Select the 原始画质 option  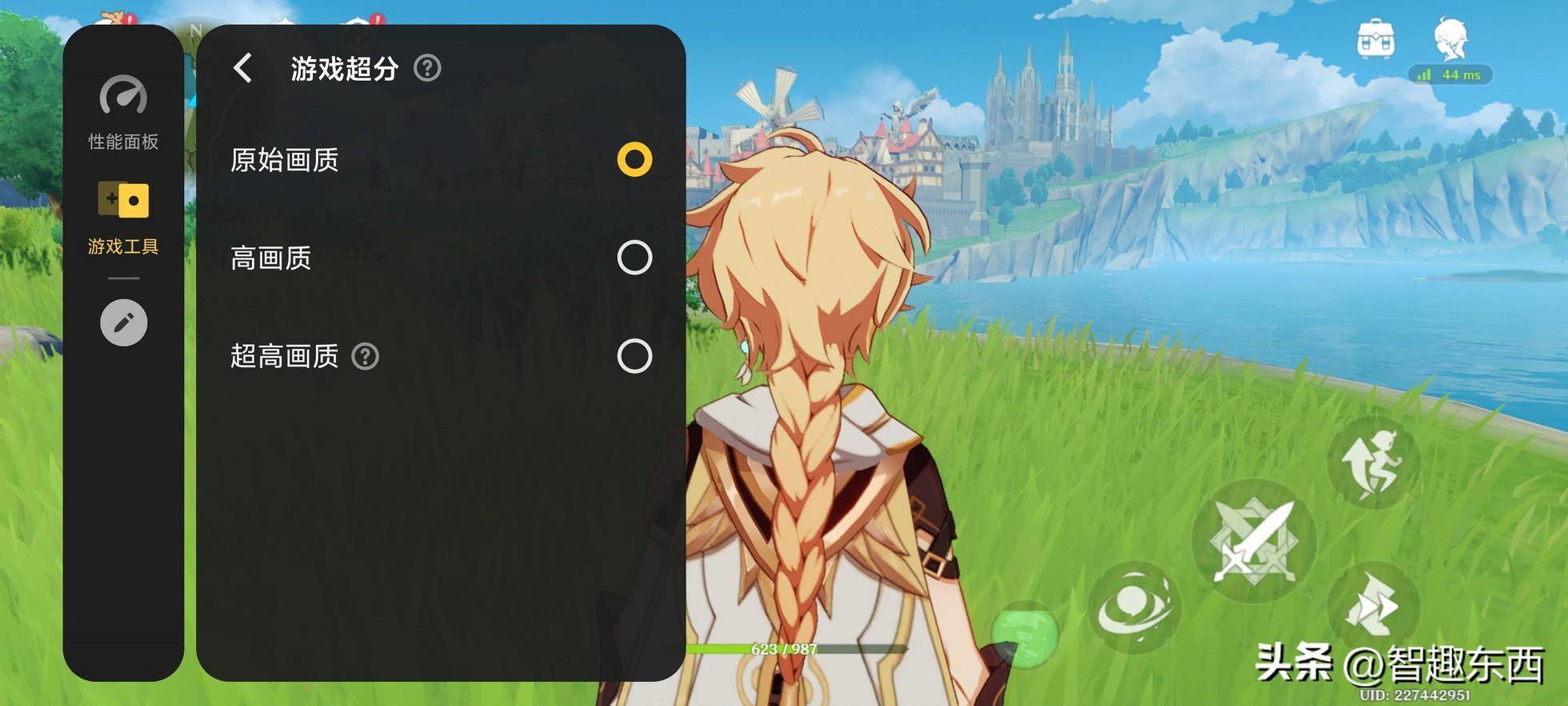click(634, 159)
